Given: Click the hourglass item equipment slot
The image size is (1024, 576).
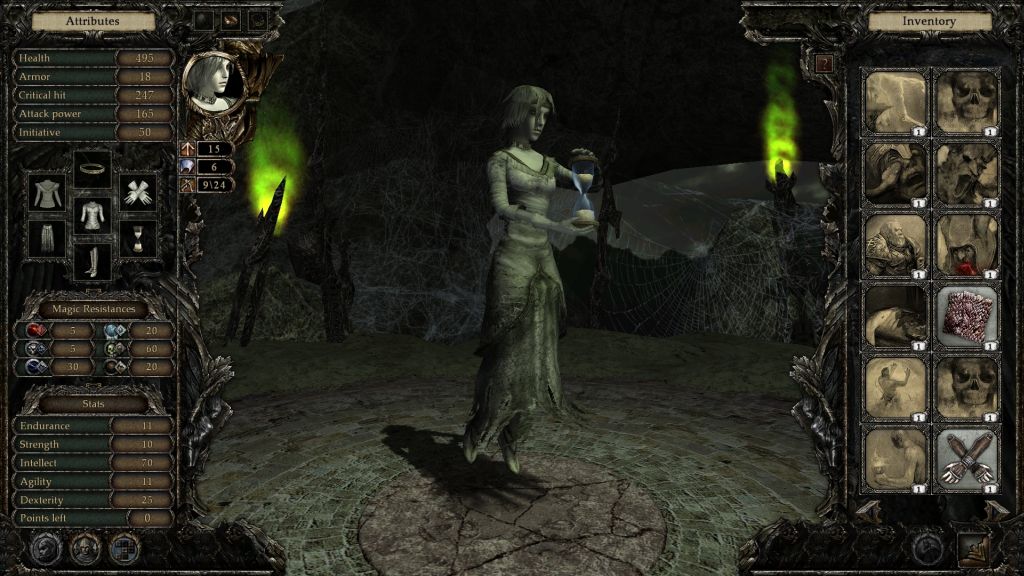Looking at the screenshot, I should pos(138,238).
